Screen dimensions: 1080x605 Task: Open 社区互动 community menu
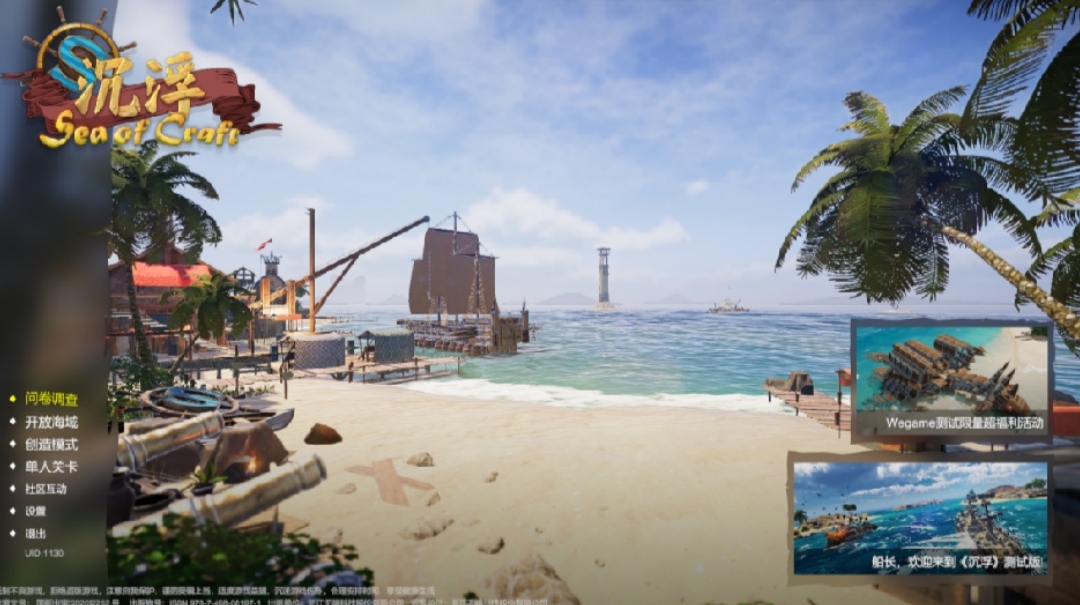[x=46, y=489]
